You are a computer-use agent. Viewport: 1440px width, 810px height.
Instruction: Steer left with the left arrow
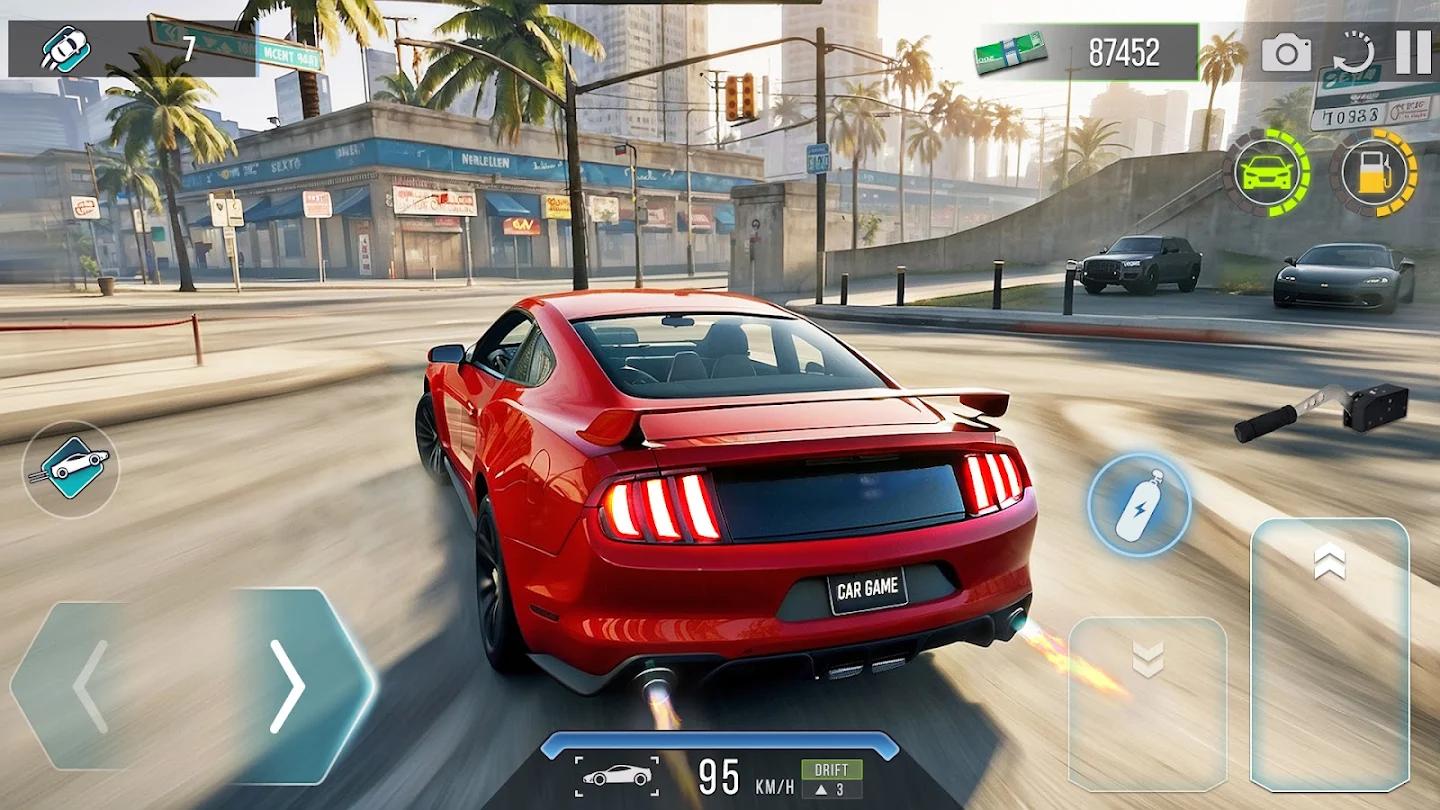click(90, 686)
